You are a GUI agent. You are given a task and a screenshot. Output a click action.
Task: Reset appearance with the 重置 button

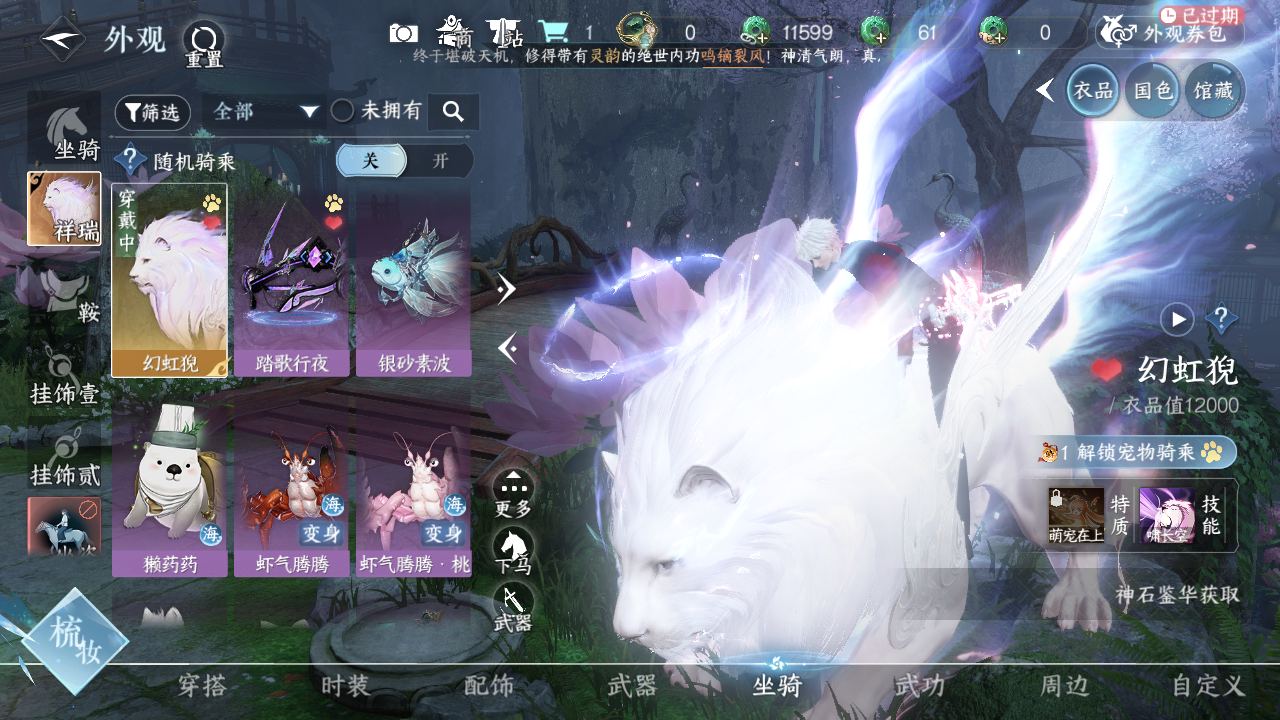(204, 42)
